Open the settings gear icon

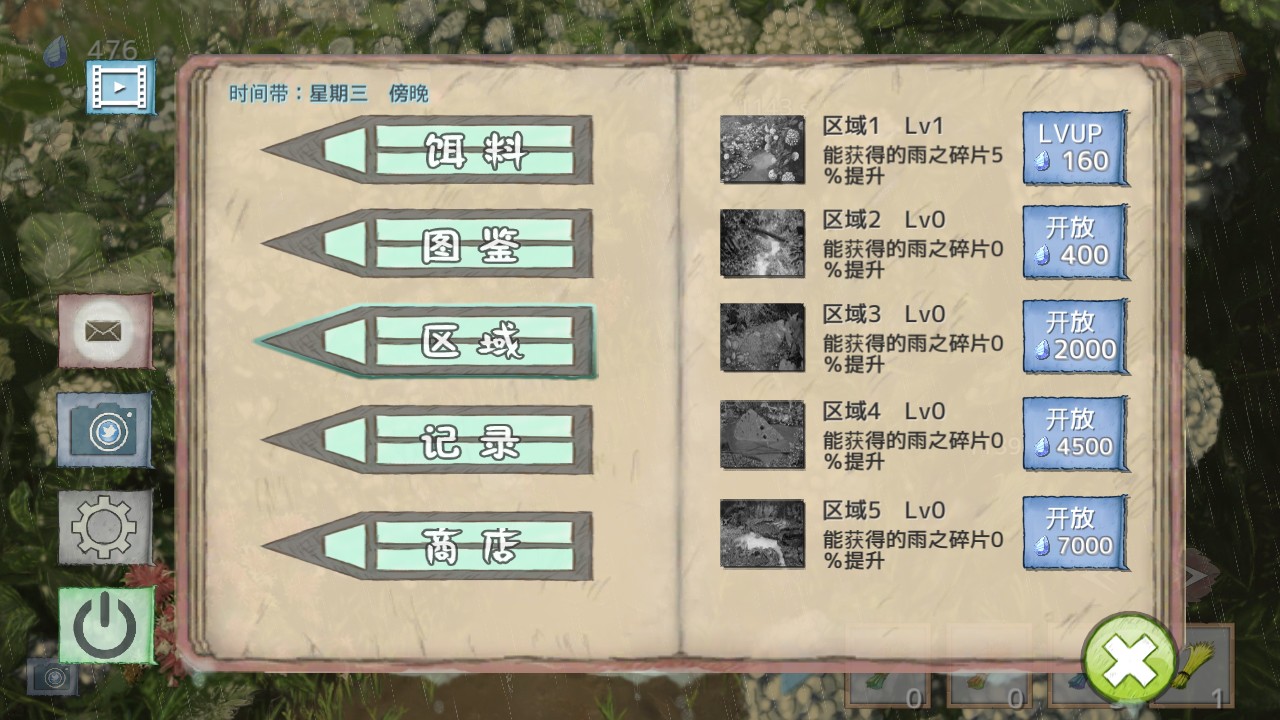tap(104, 524)
